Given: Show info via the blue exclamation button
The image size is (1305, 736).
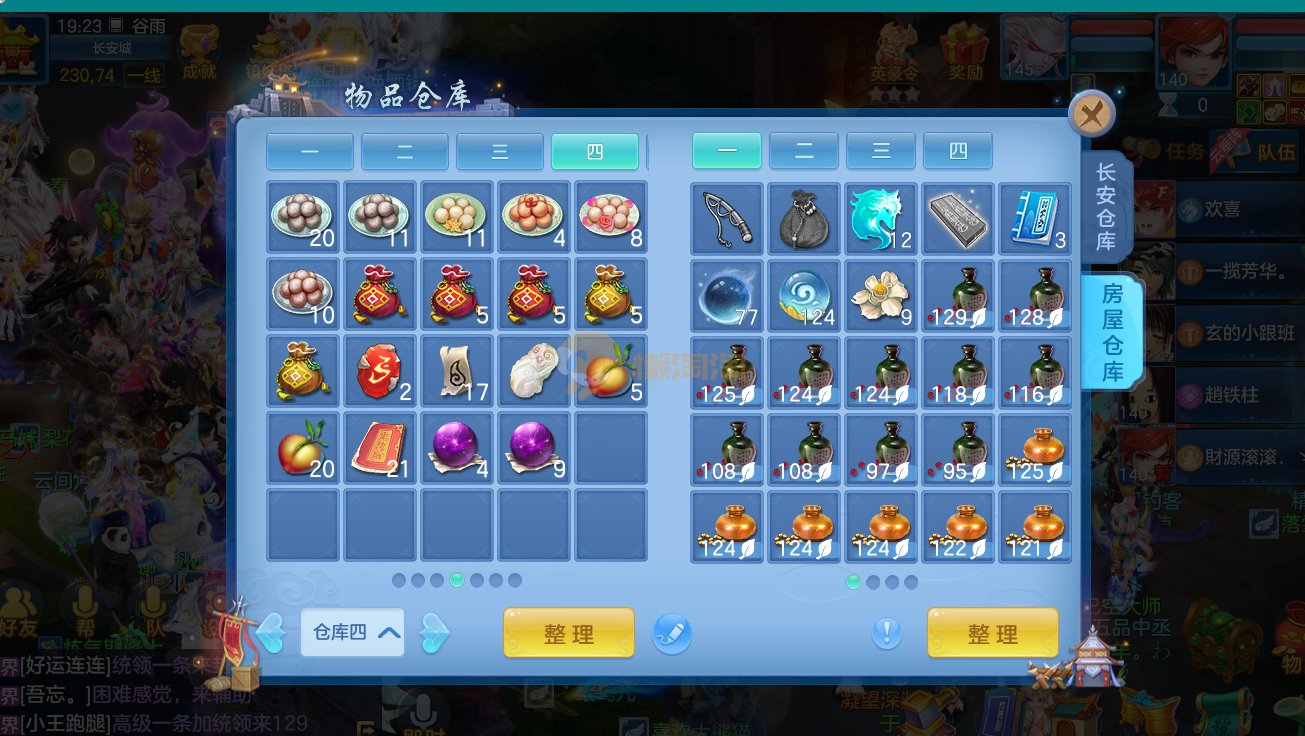Looking at the screenshot, I should (x=887, y=632).
